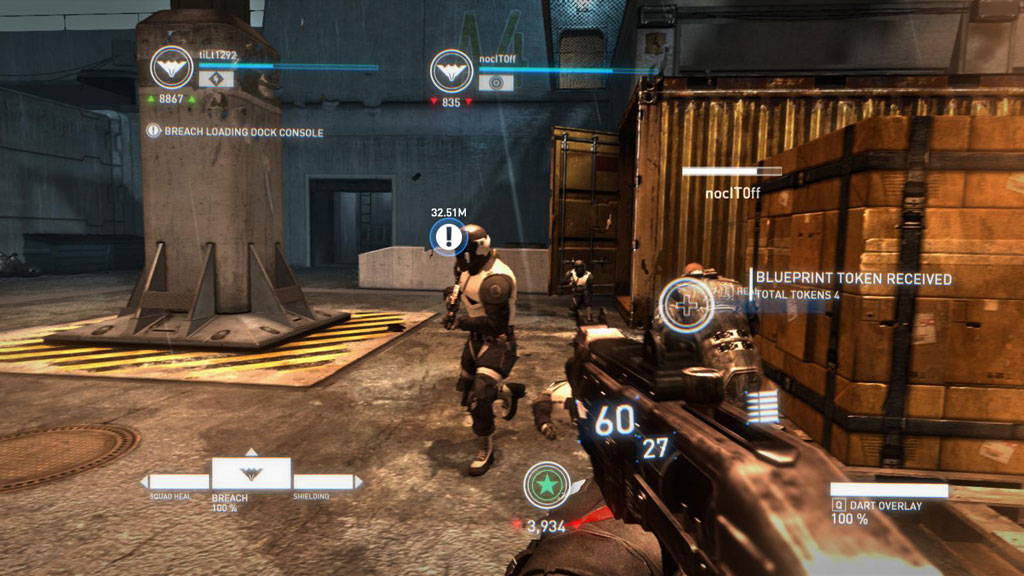This screenshot has height=576, width=1024.
Task: Click the green star icon
Action: point(547,486)
